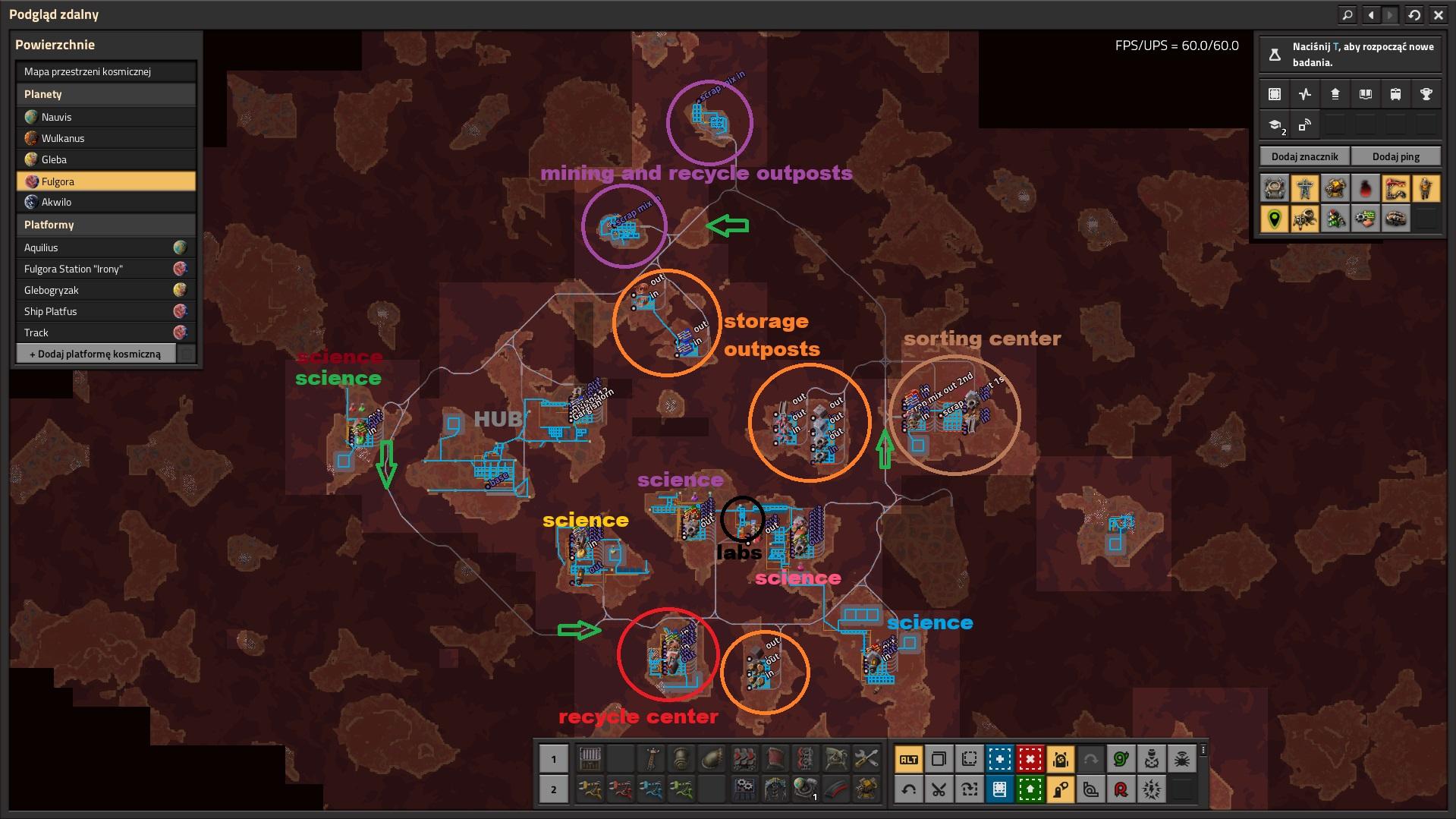Switch to quickbar row 2
Viewport: 1456px width, 819px height.
pyautogui.click(x=553, y=789)
